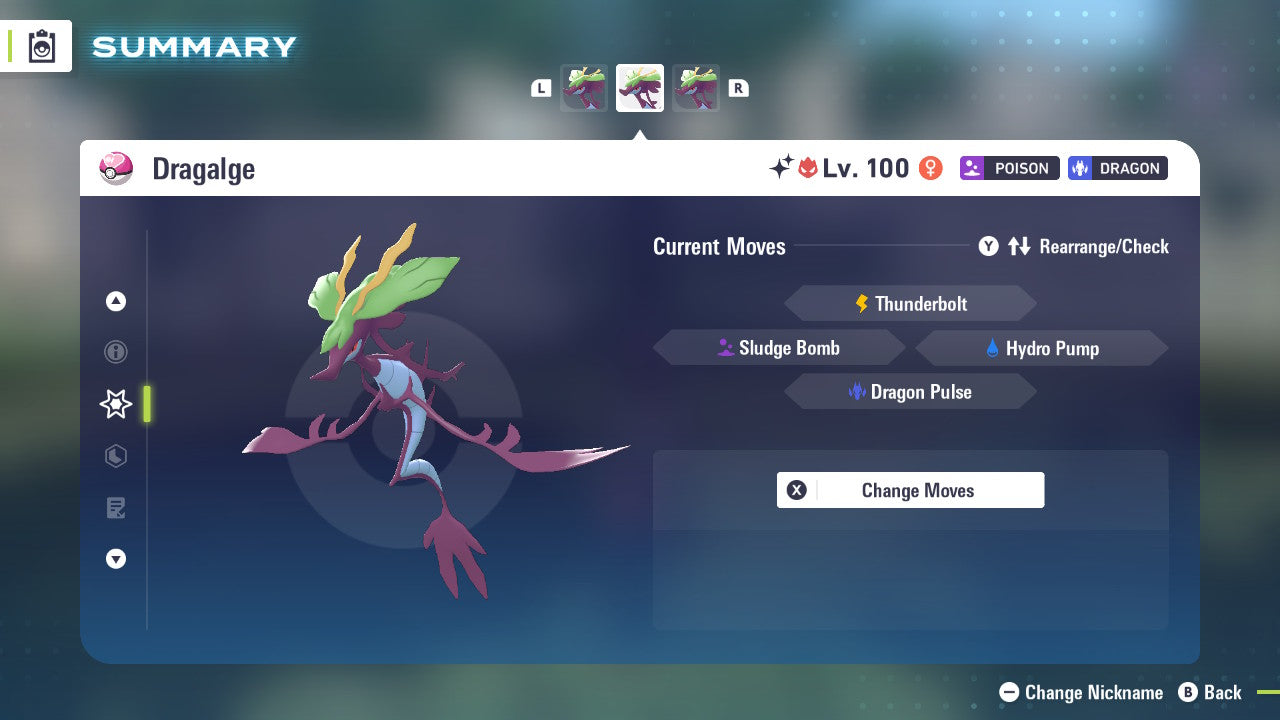
Task: Select the star moves icon in sidebar
Action: [x=115, y=404]
